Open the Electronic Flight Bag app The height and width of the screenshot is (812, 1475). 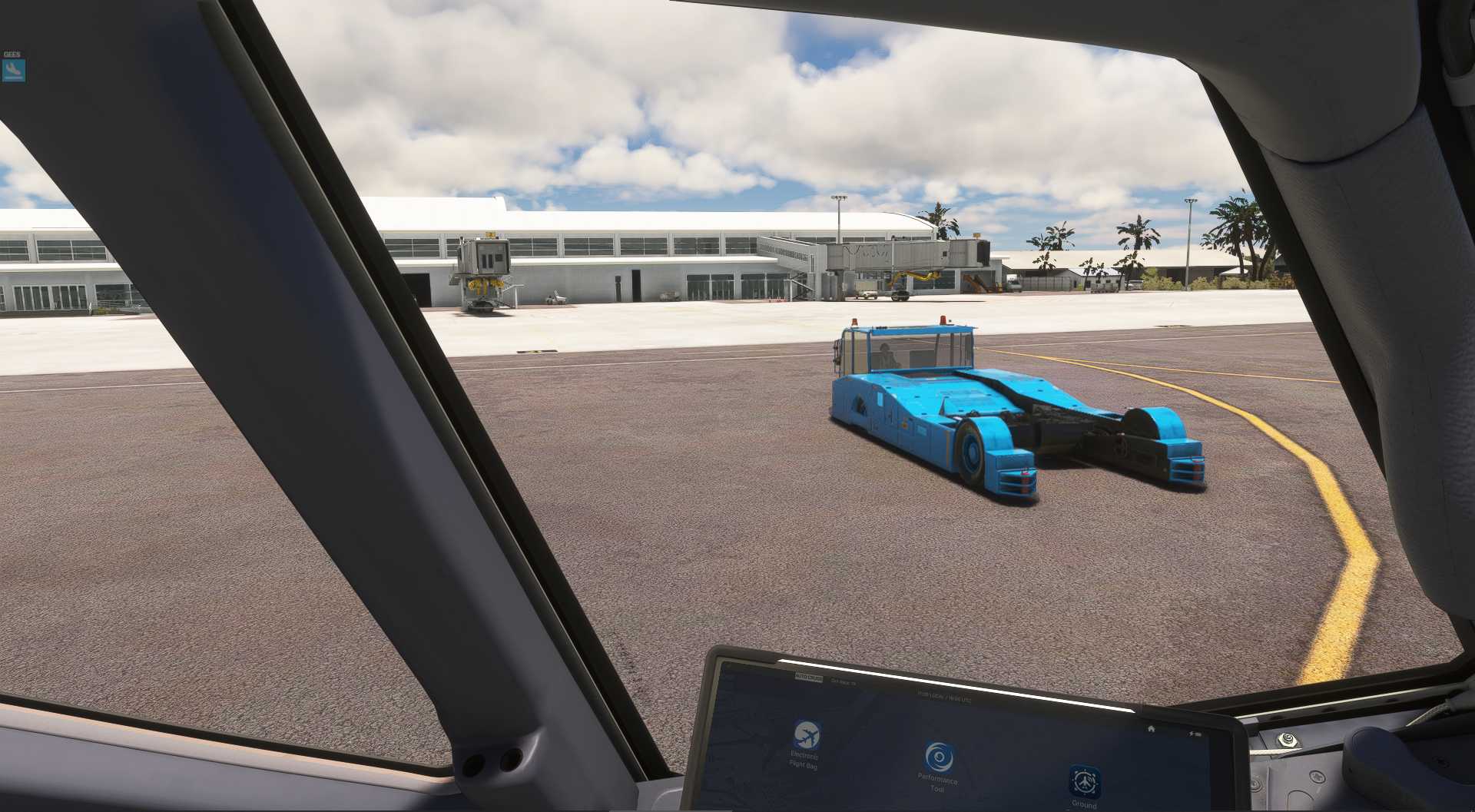pos(806,735)
